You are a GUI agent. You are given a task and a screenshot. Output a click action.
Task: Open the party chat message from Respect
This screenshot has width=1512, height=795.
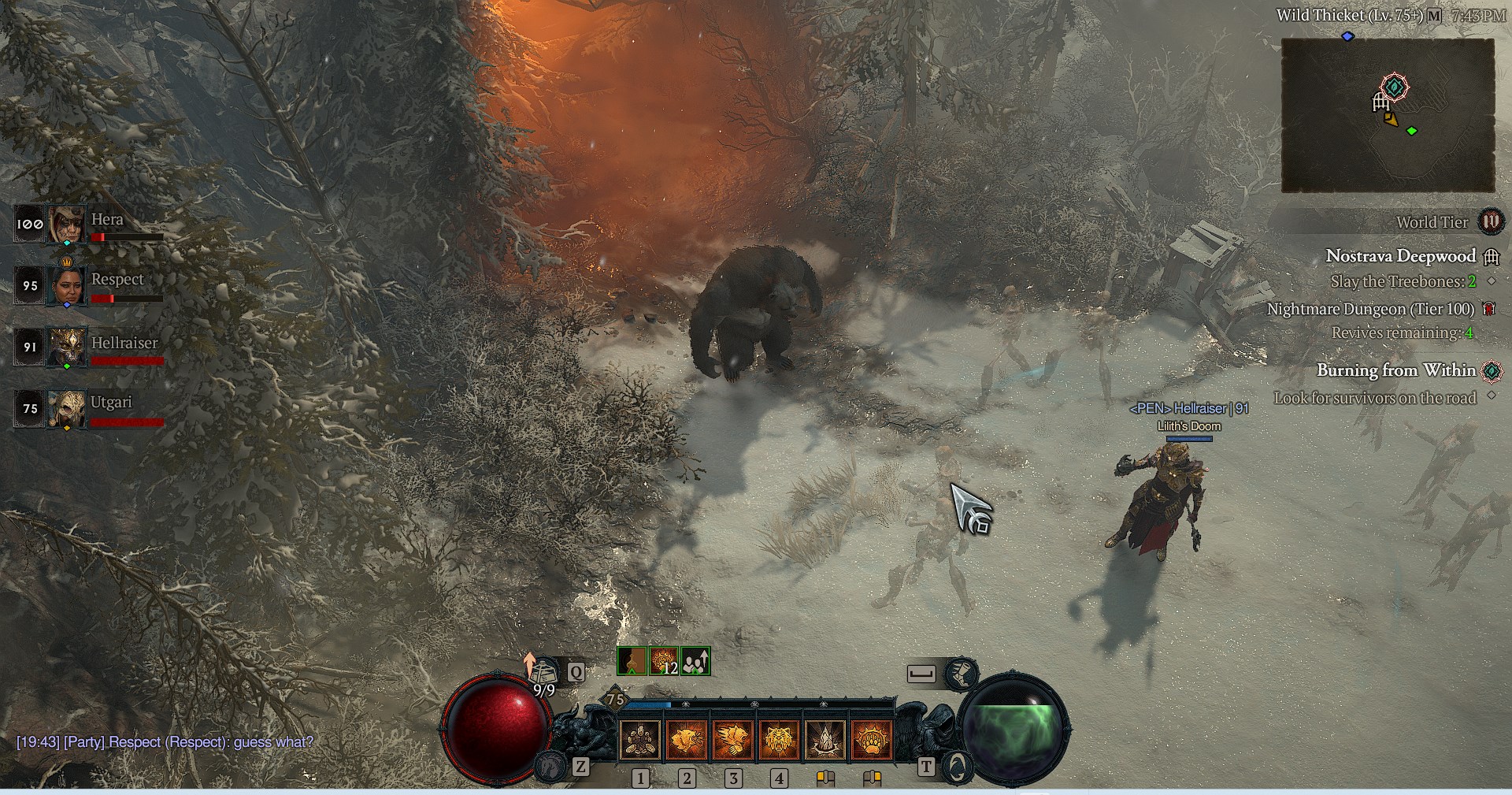coord(165,742)
